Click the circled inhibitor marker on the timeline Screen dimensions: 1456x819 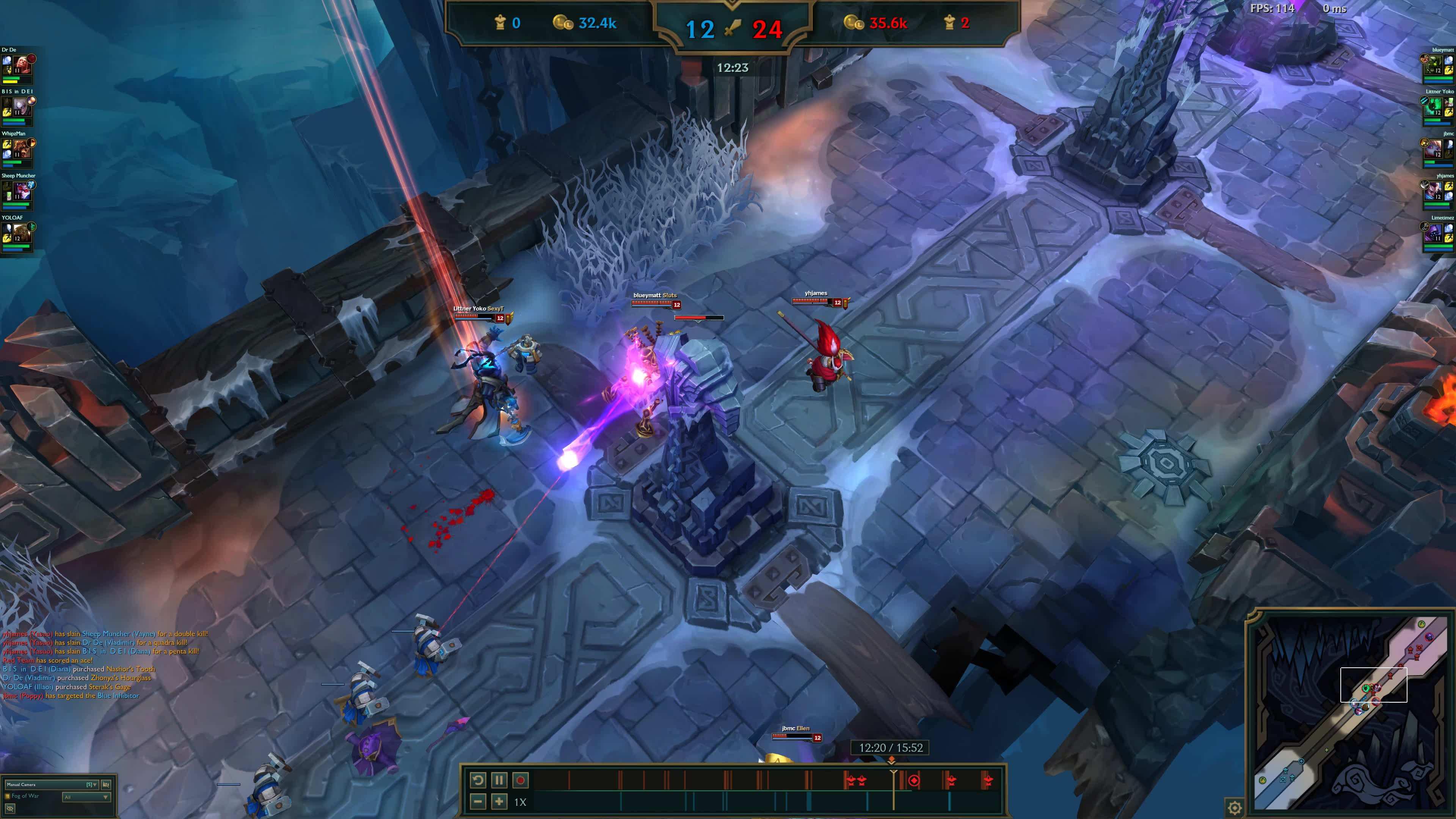914,781
